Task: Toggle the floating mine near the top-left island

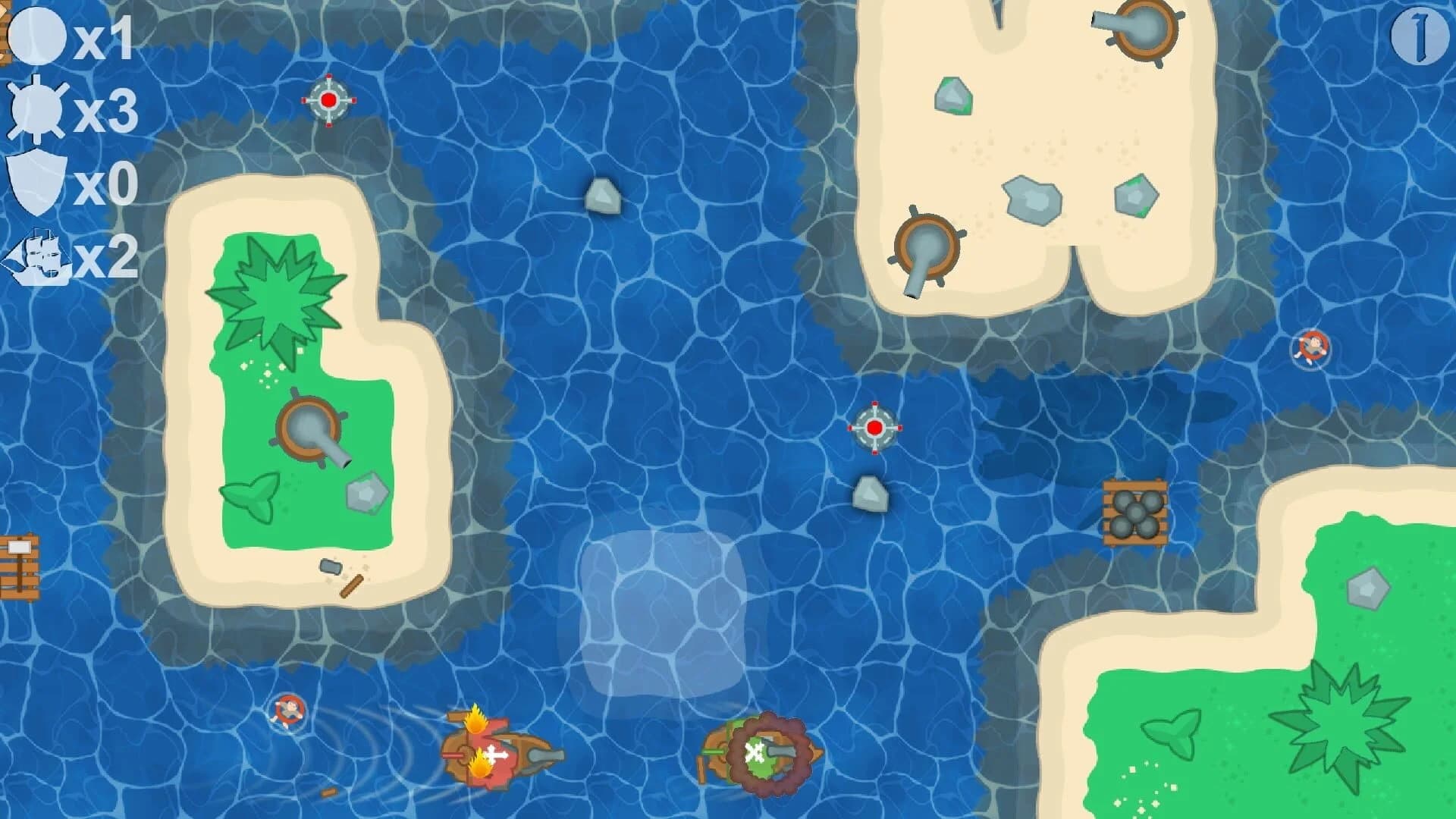Action: 329,100
